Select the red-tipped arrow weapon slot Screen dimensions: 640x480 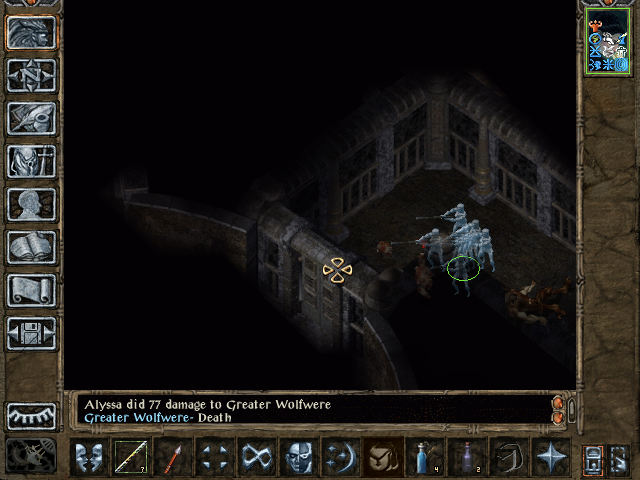point(172,457)
